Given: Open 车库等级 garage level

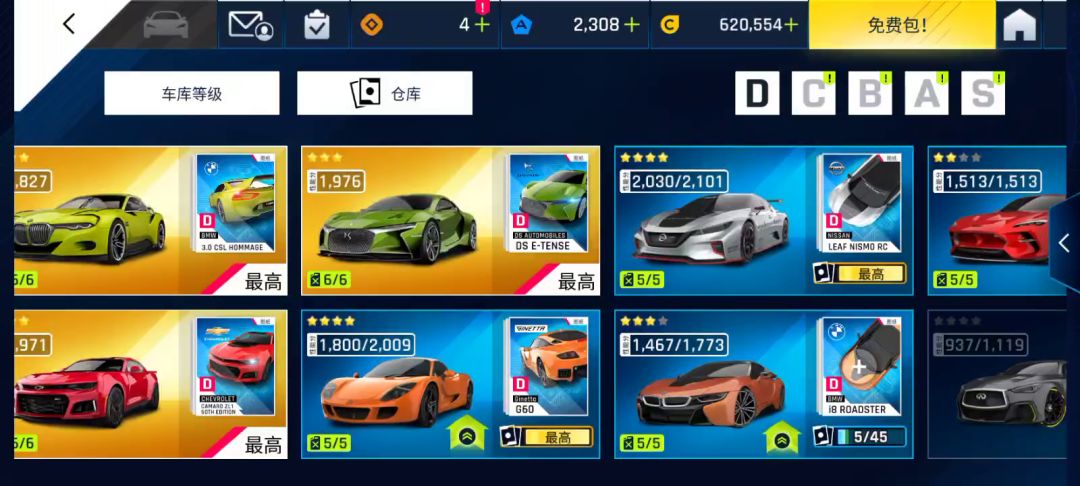Looking at the screenshot, I should pos(192,94).
